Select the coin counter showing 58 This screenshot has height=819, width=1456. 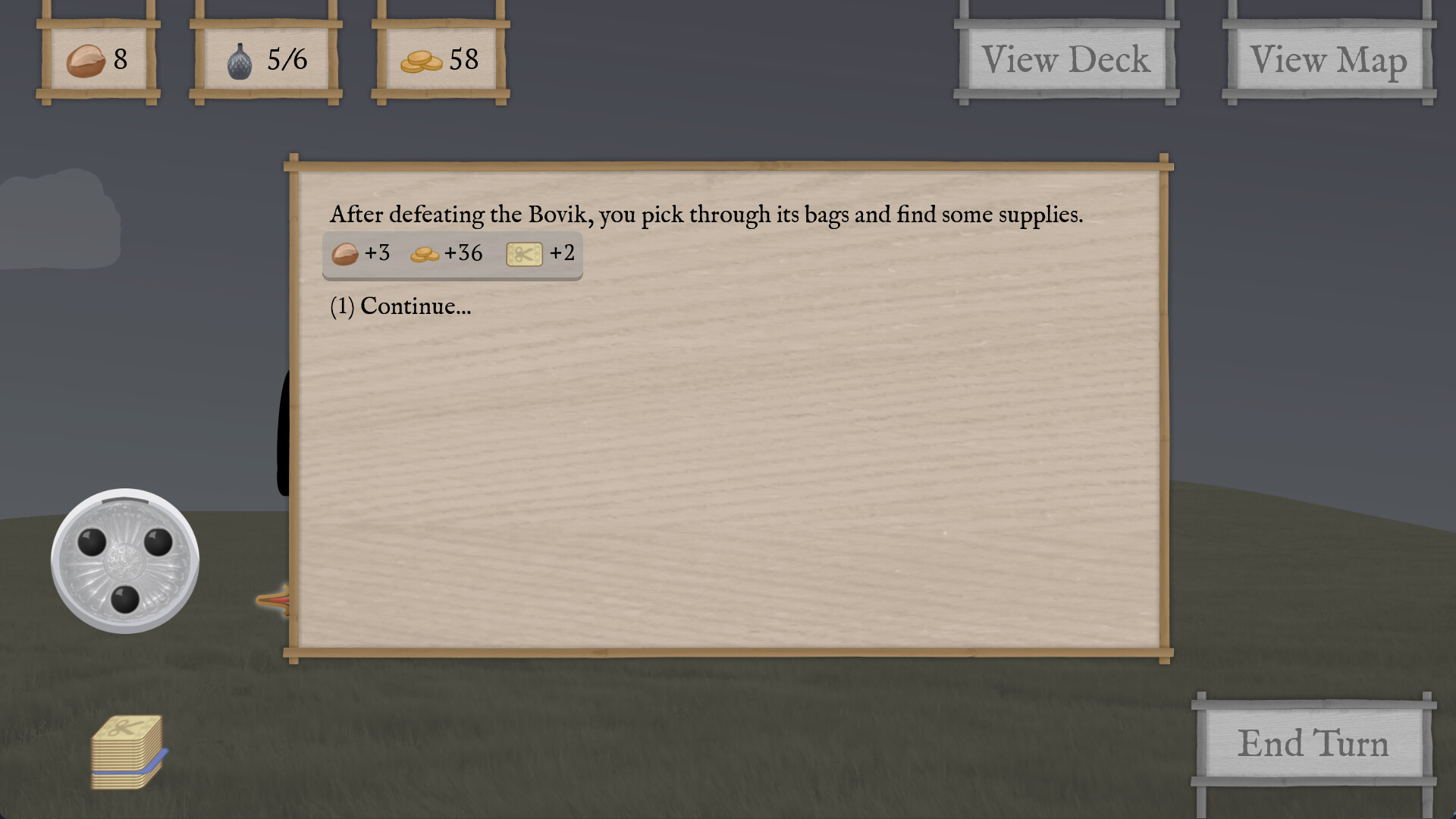click(x=440, y=60)
